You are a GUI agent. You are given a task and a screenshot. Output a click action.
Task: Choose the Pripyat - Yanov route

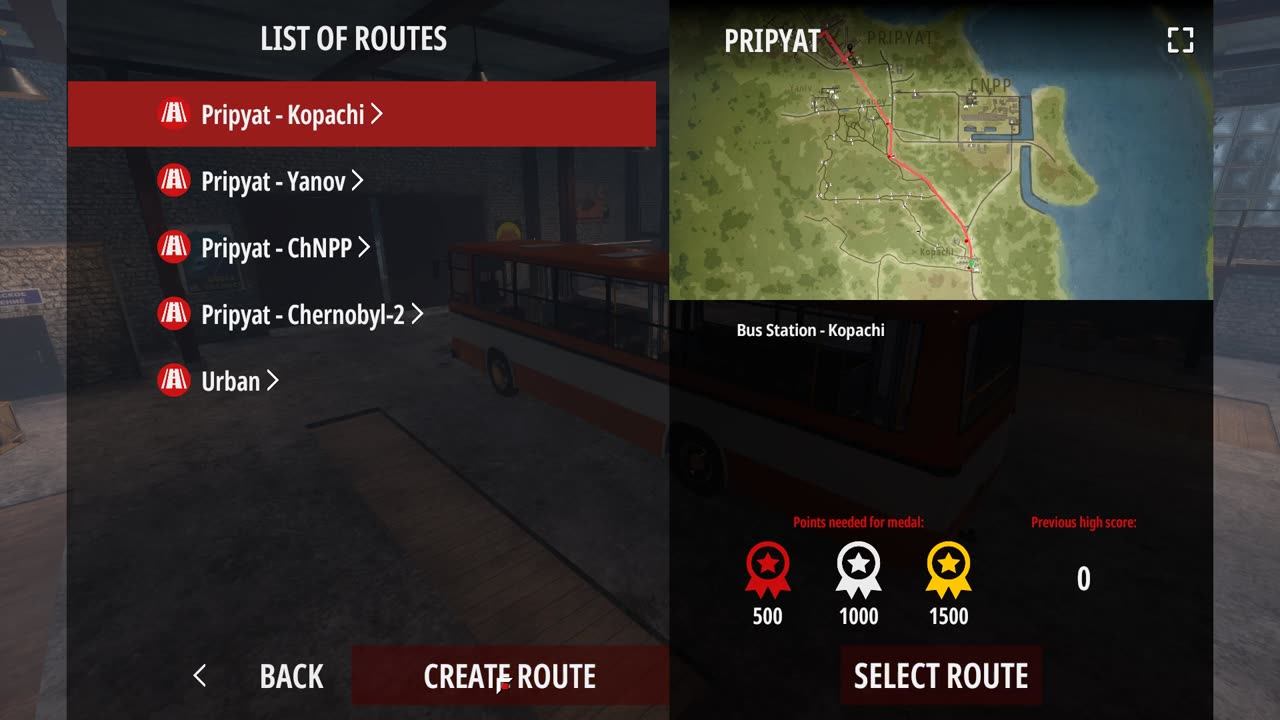pos(273,181)
